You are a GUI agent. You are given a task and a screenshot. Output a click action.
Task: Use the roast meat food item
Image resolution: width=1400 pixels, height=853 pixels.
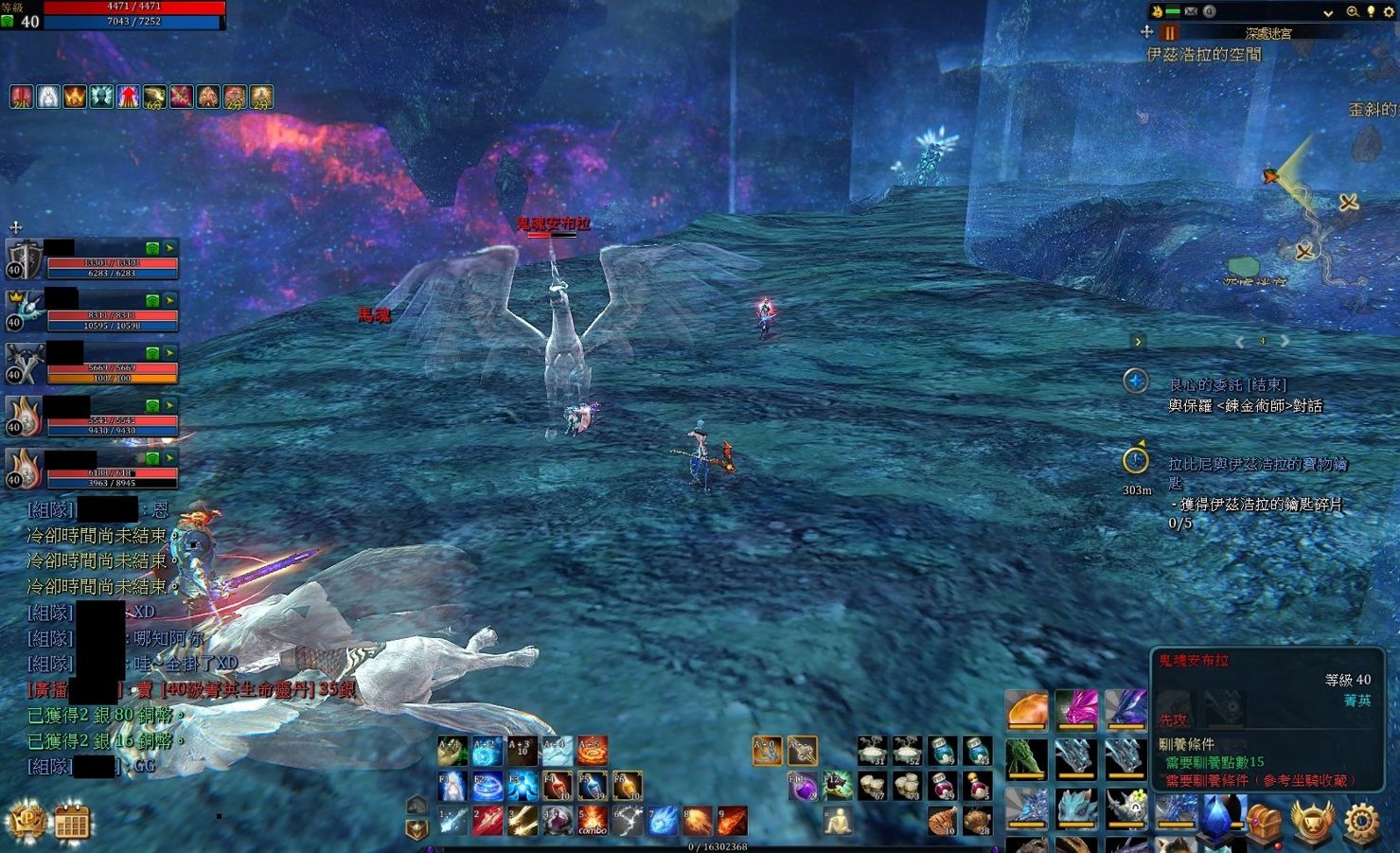pyautogui.click(x=942, y=821)
